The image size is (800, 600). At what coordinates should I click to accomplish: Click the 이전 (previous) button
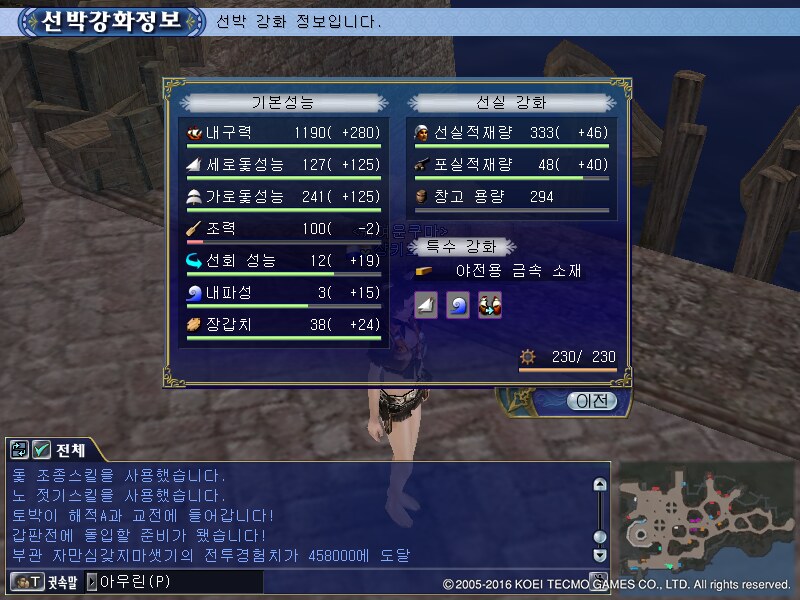point(591,401)
